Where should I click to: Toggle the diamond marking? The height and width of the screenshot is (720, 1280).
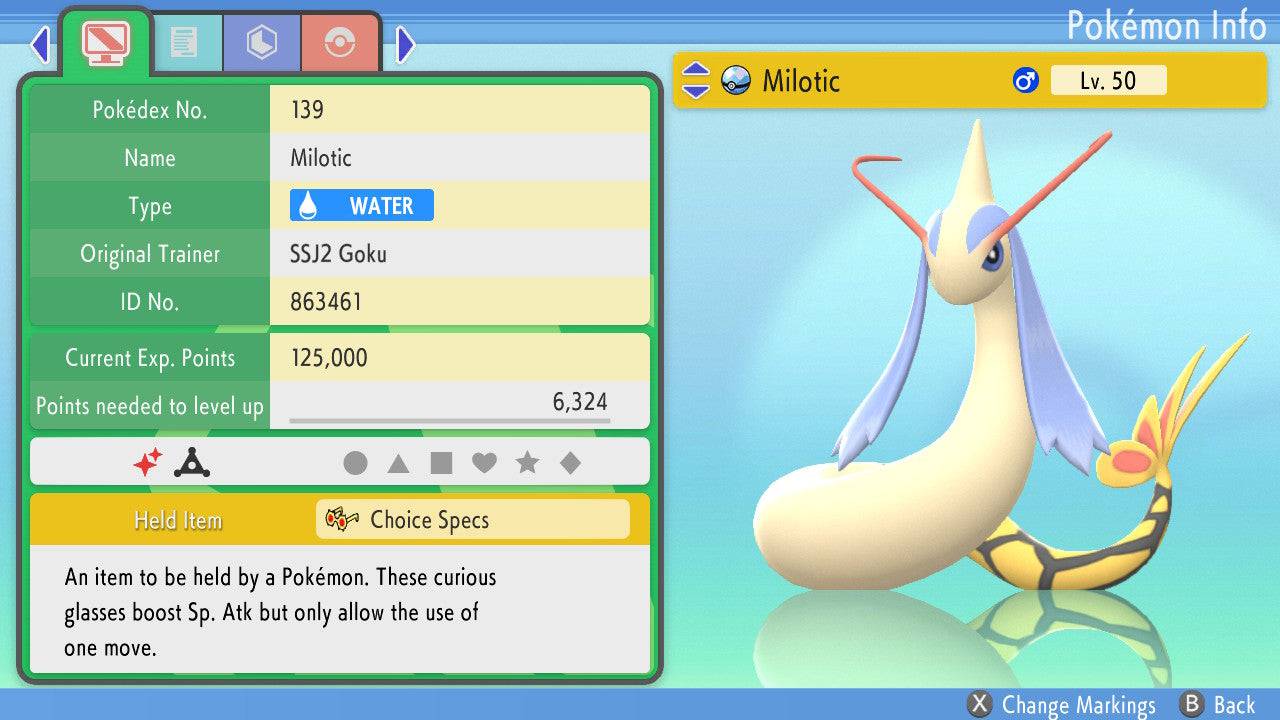tap(570, 463)
